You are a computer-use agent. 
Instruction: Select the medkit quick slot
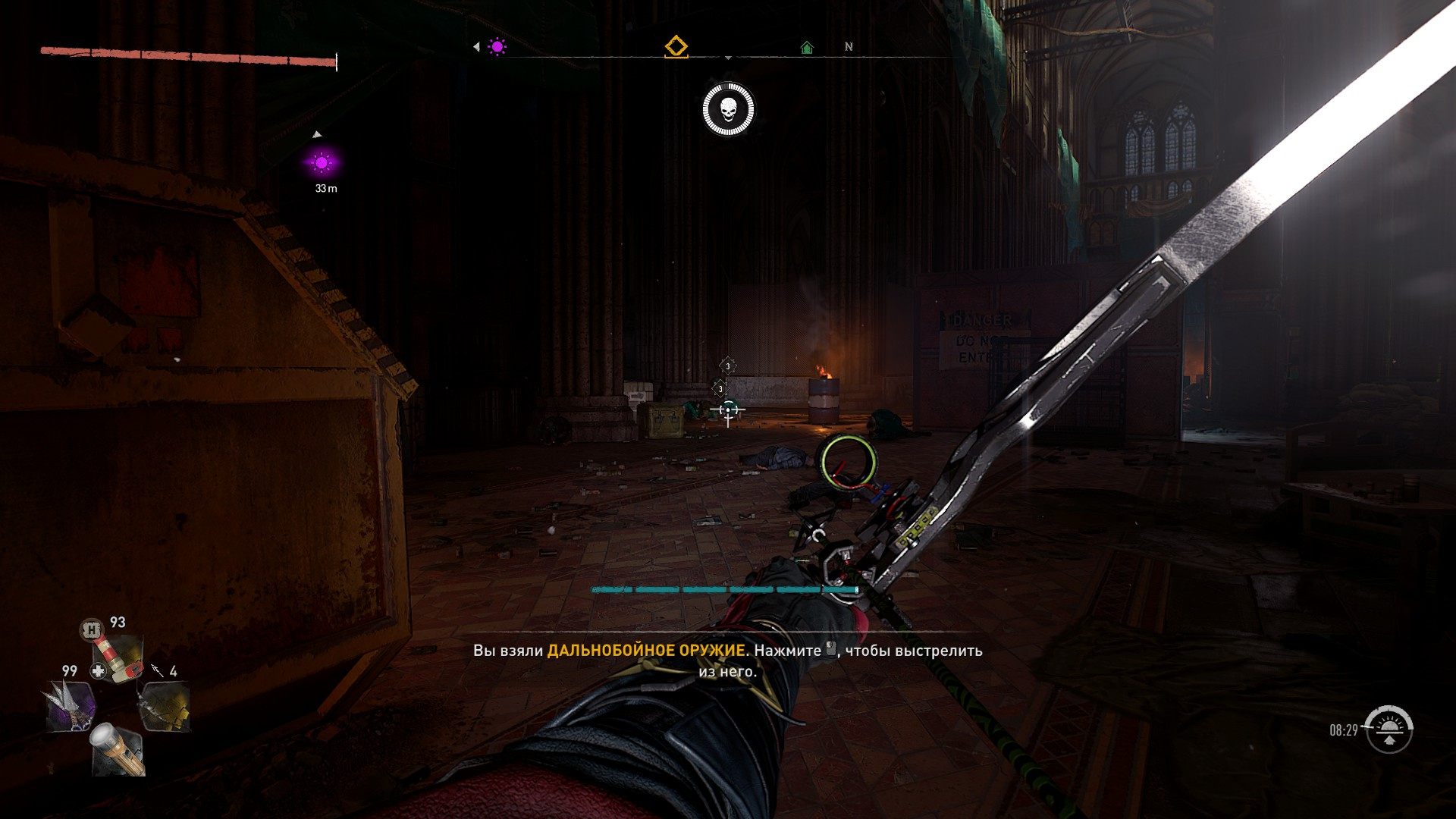click(118, 658)
